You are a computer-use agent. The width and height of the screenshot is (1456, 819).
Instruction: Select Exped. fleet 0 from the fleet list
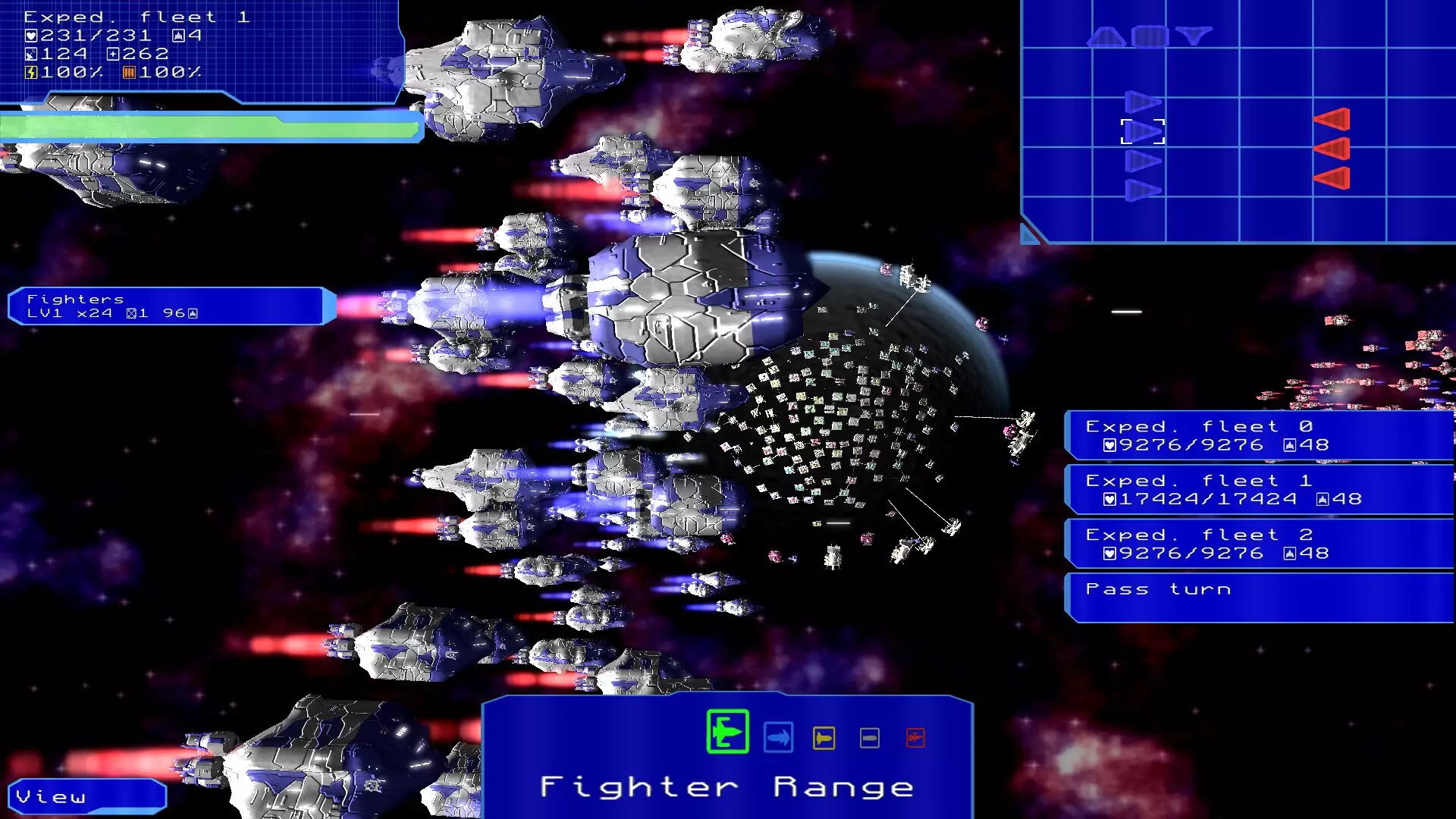click(x=1259, y=436)
